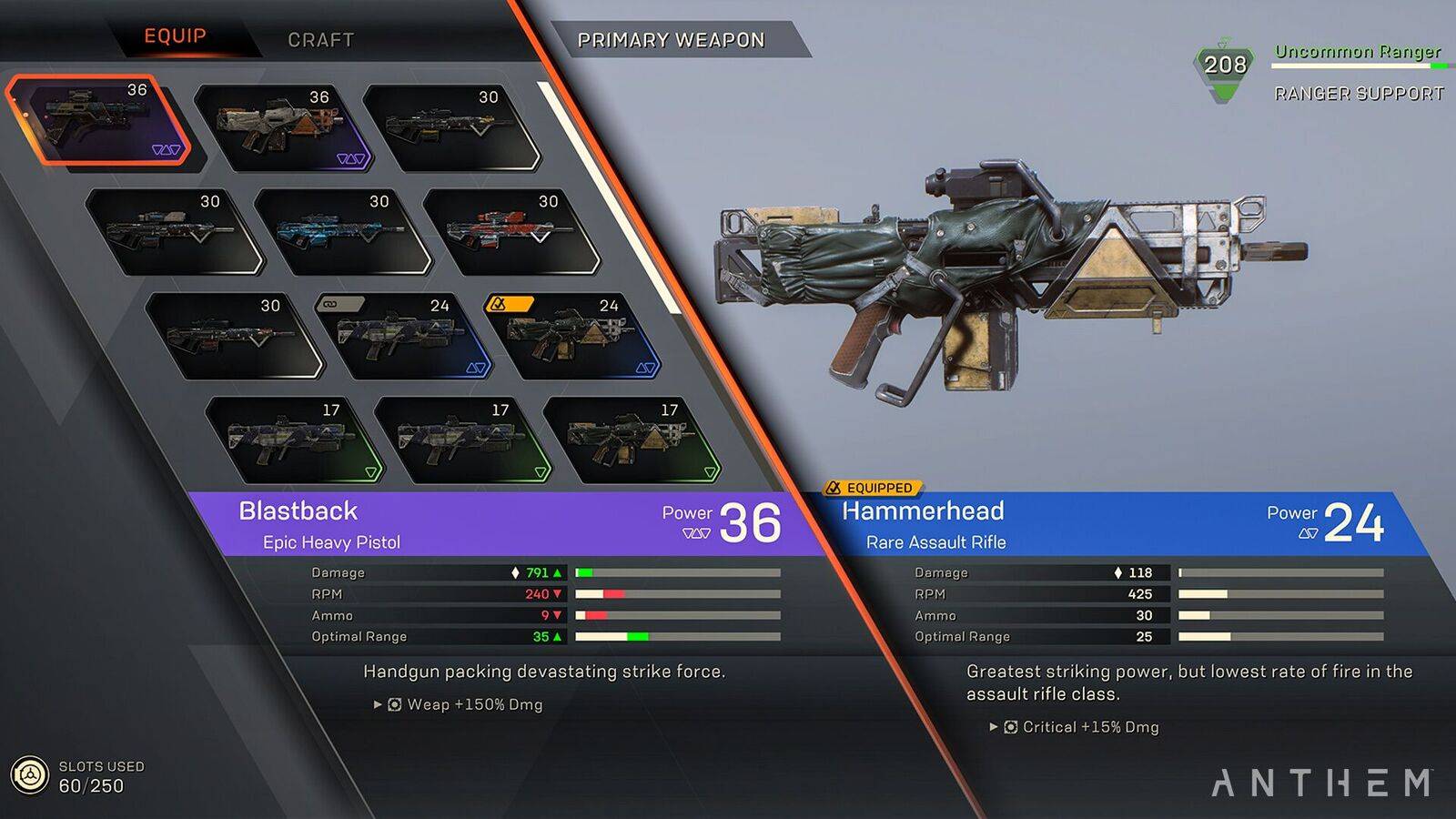Switch to the CRAFT tab
Screen dimensions: 1456x819
[320, 39]
